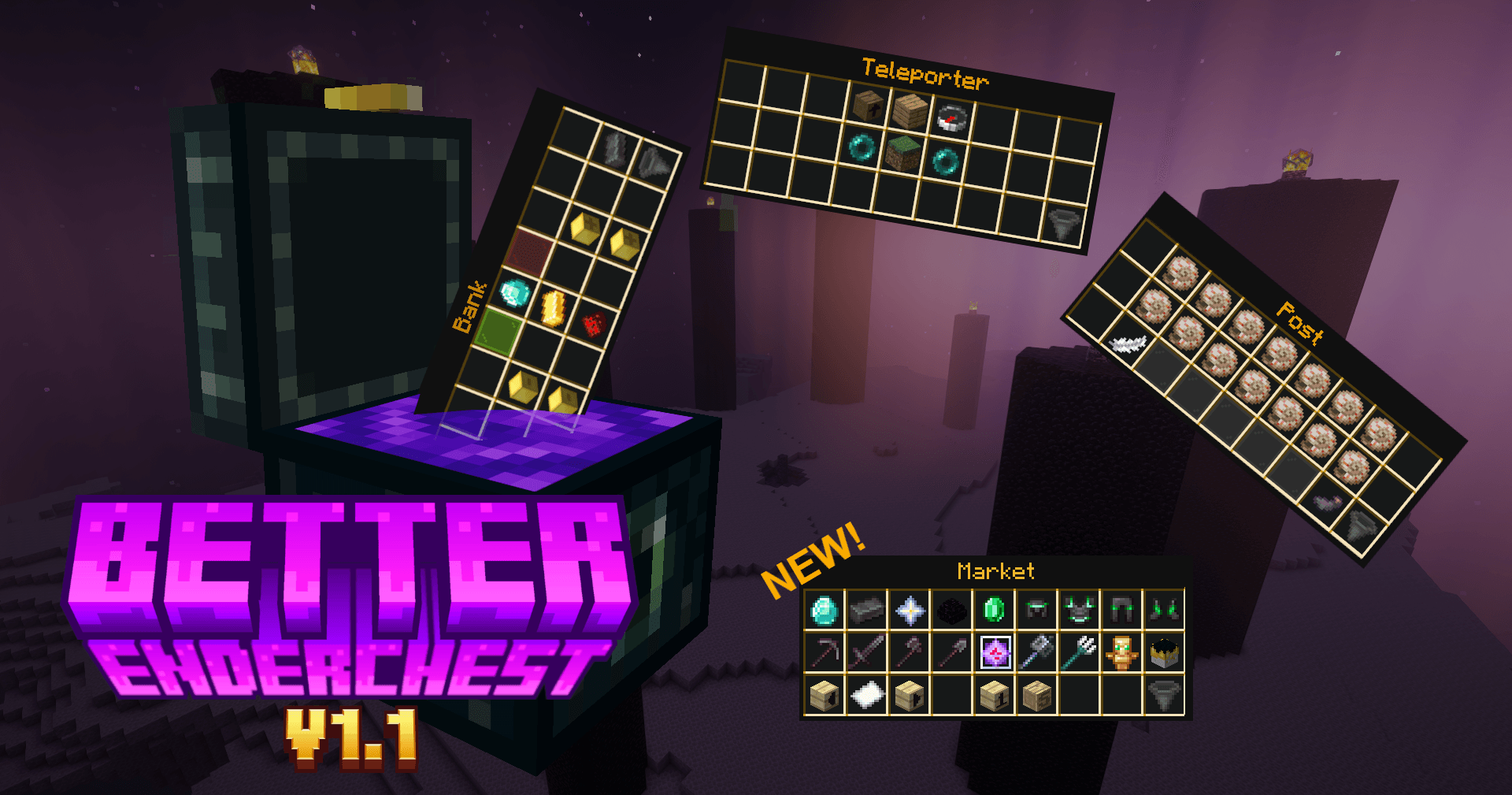Click the left ender-pearl portal item in Teleporter
Viewport: 1512px width, 795px height.
[862, 148]
